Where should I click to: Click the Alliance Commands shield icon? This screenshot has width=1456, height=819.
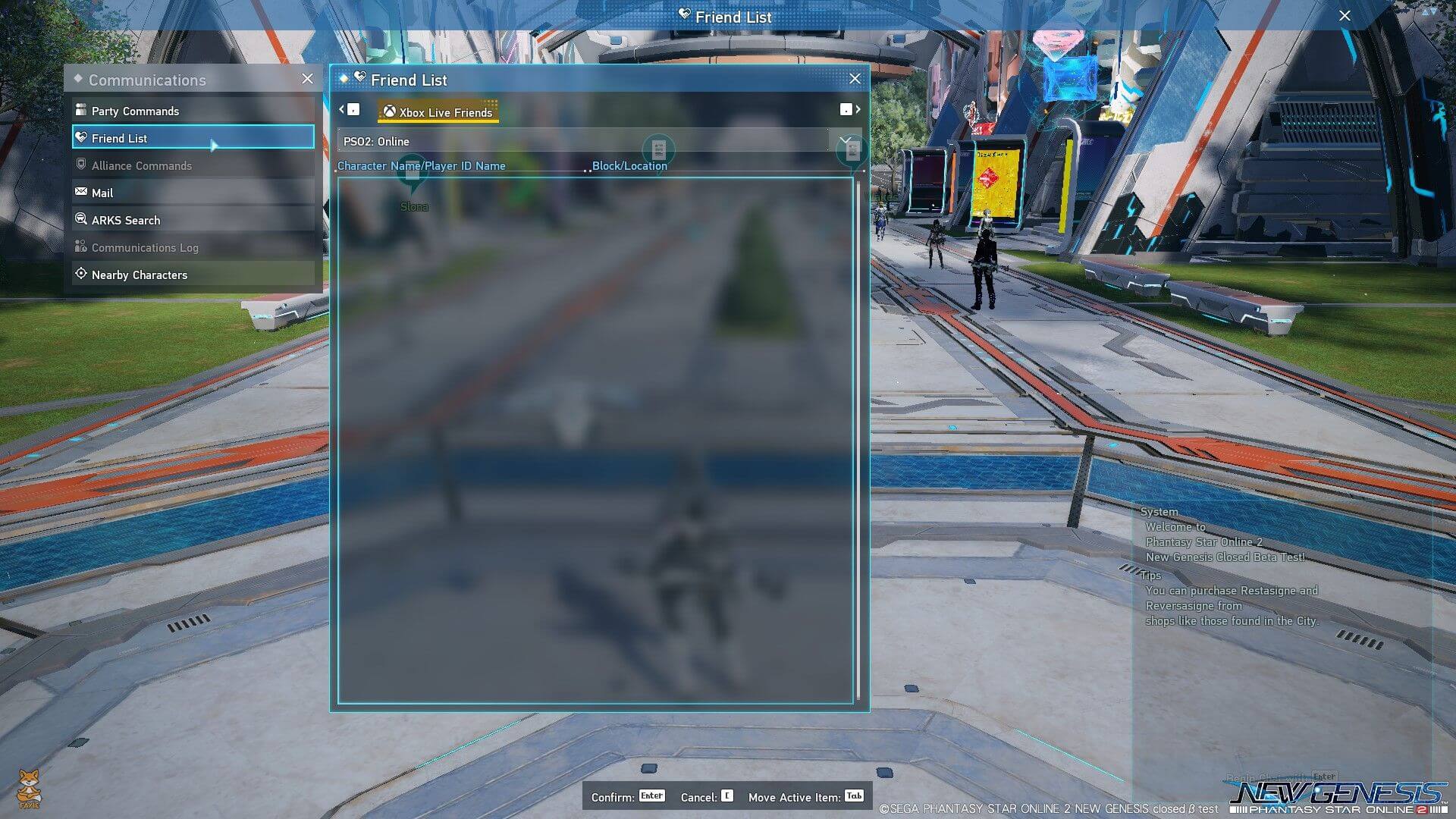81,165
